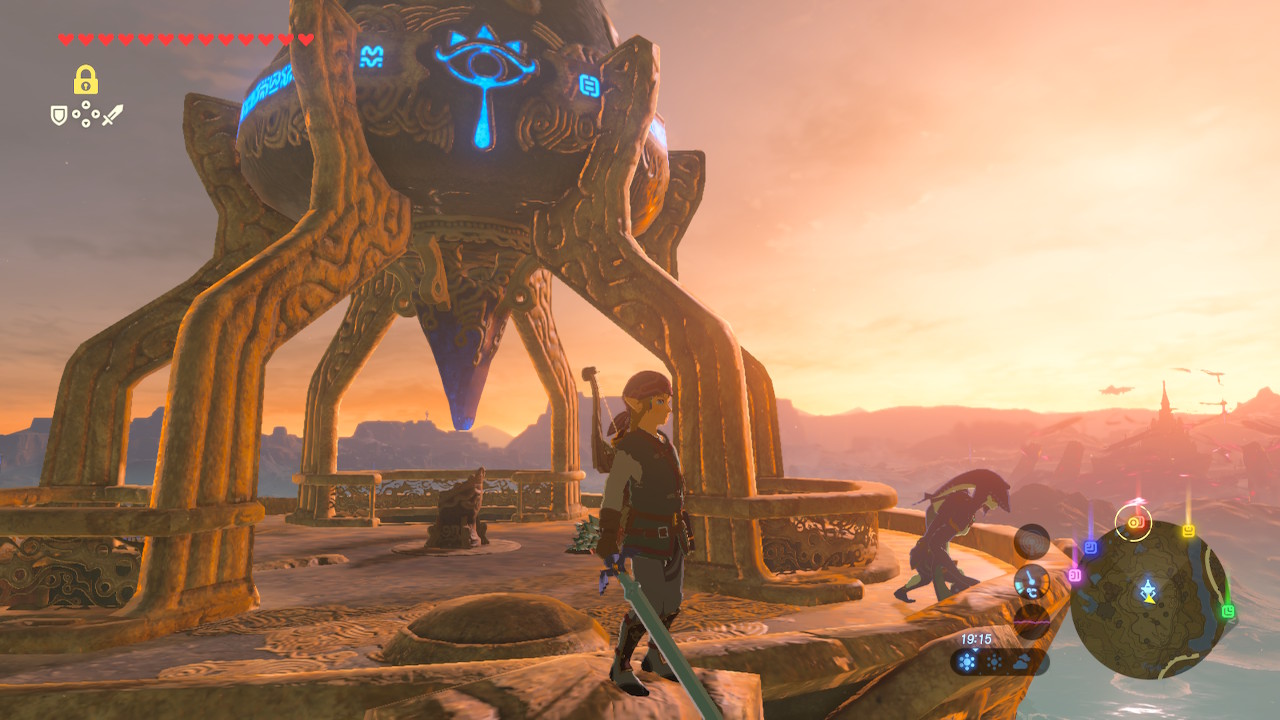
Task: Click the blue pin on the minimap edge
Action: click(x=1090, y=546)
